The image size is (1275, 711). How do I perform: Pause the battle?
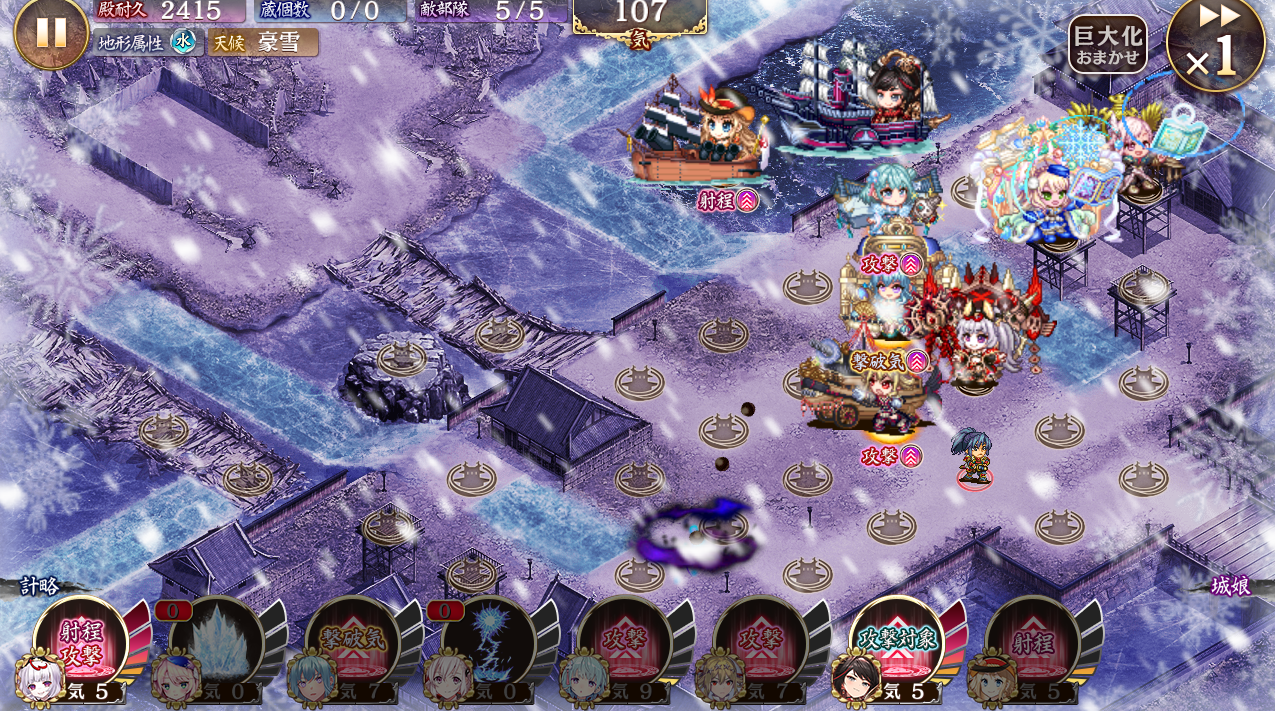coord(51,32)
